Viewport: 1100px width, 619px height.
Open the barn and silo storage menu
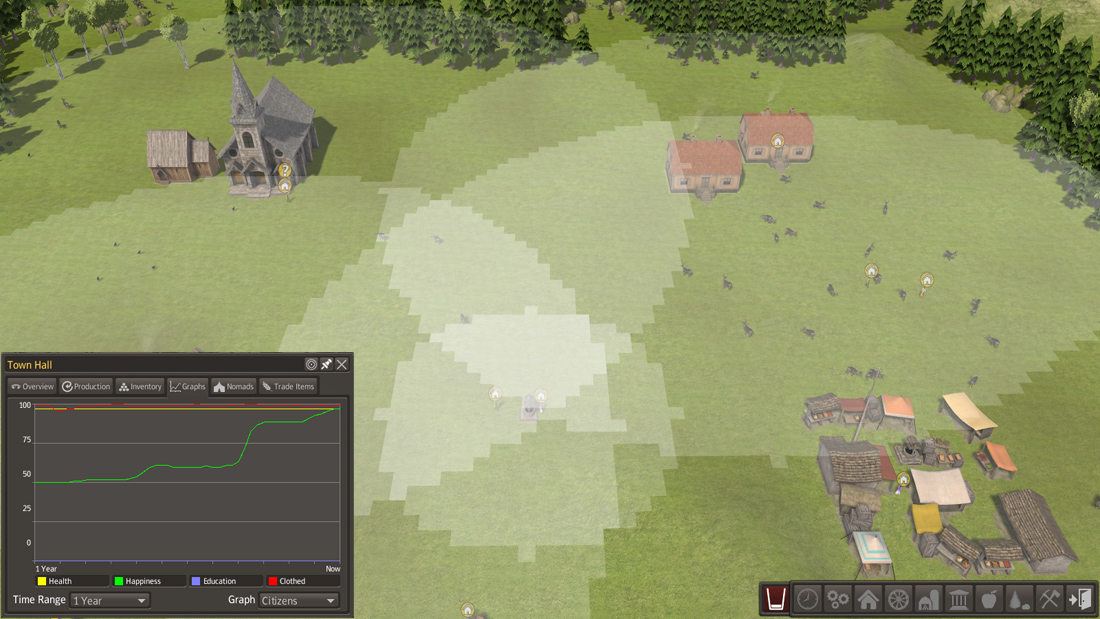[x=928, y=599]
